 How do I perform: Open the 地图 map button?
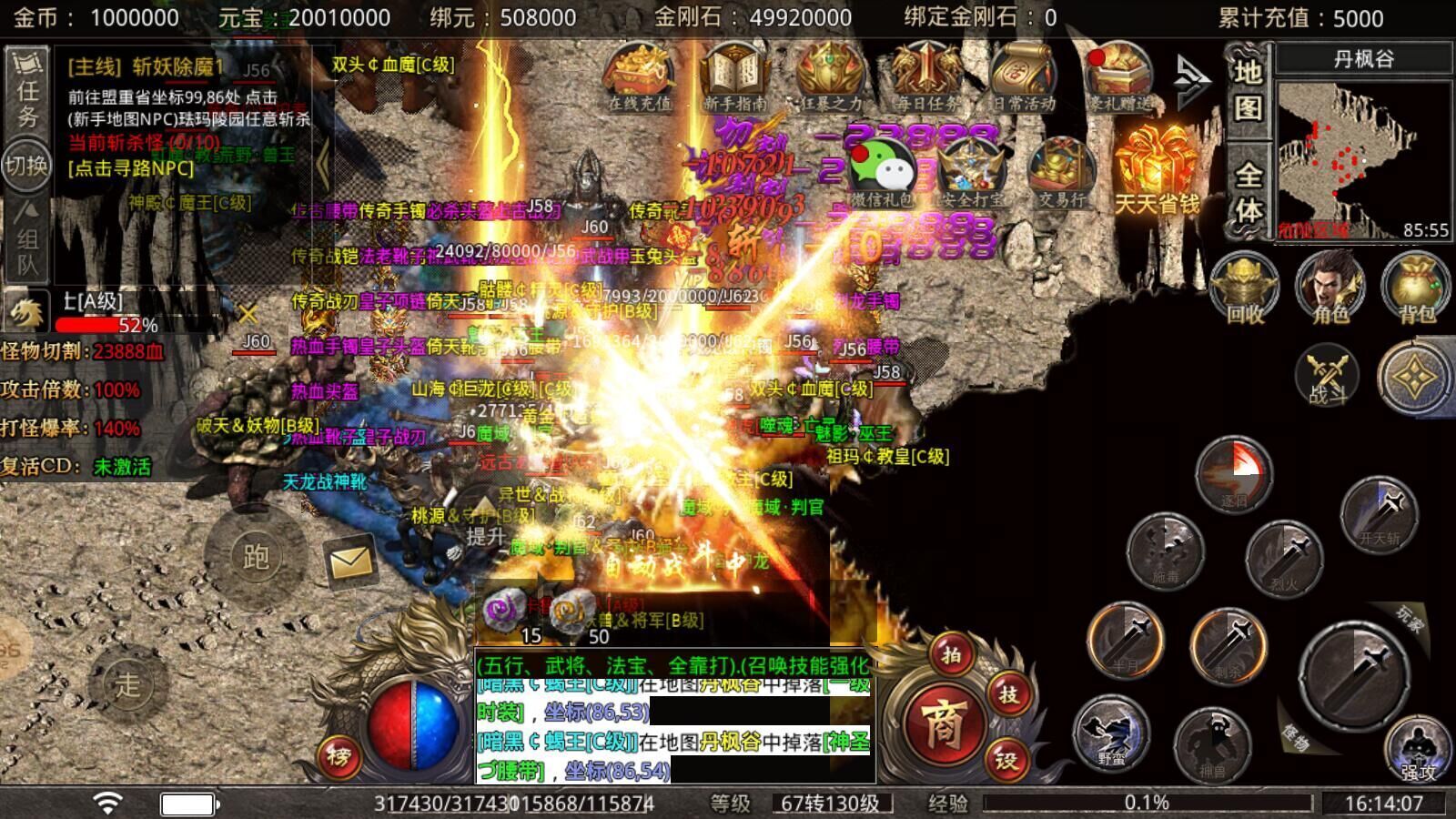tap(1248, 89)
